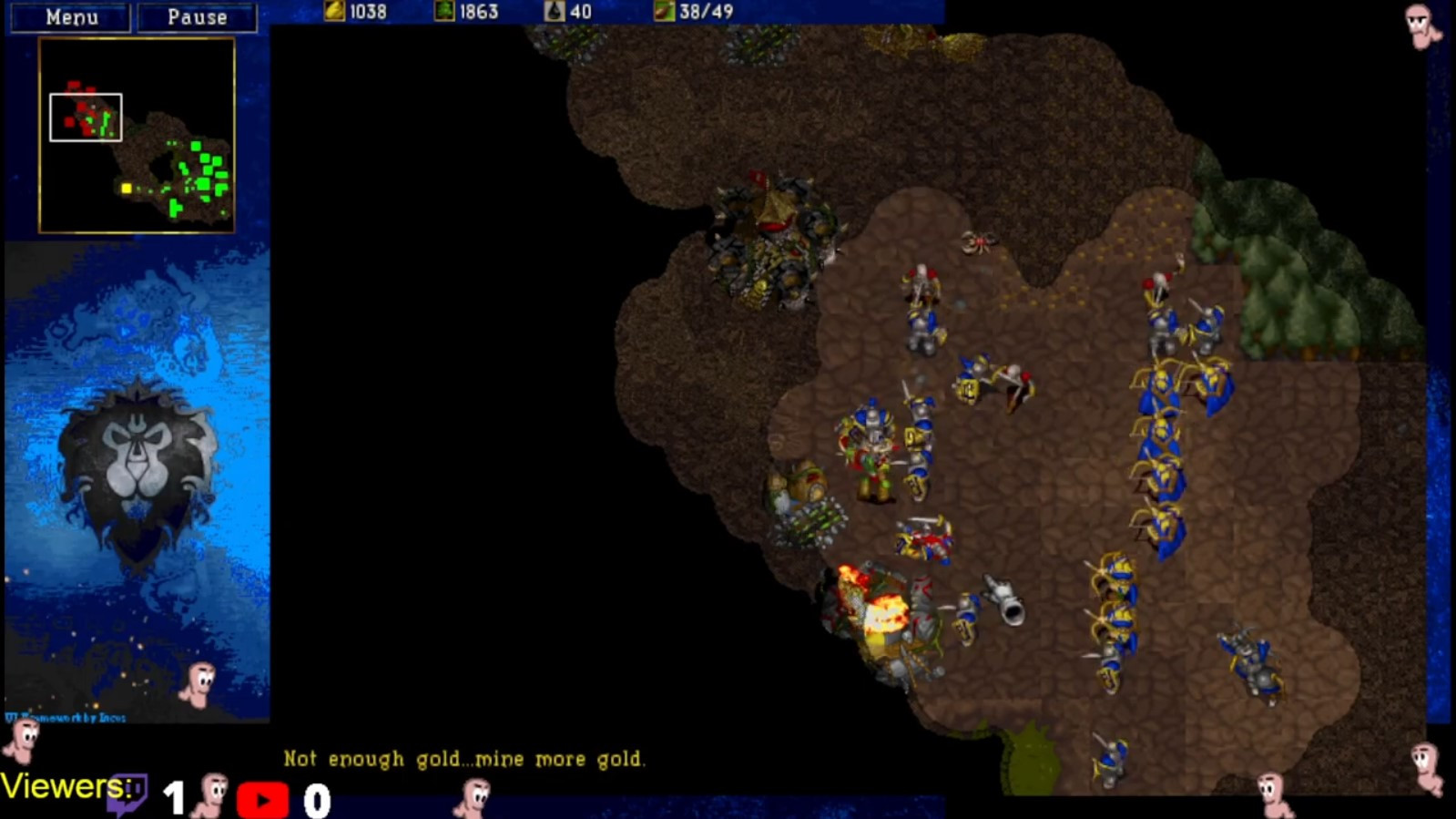1456x819 pixels.
Task: Click the worm beside the Twitch viewer count
Action: click(x=211, y=792)
